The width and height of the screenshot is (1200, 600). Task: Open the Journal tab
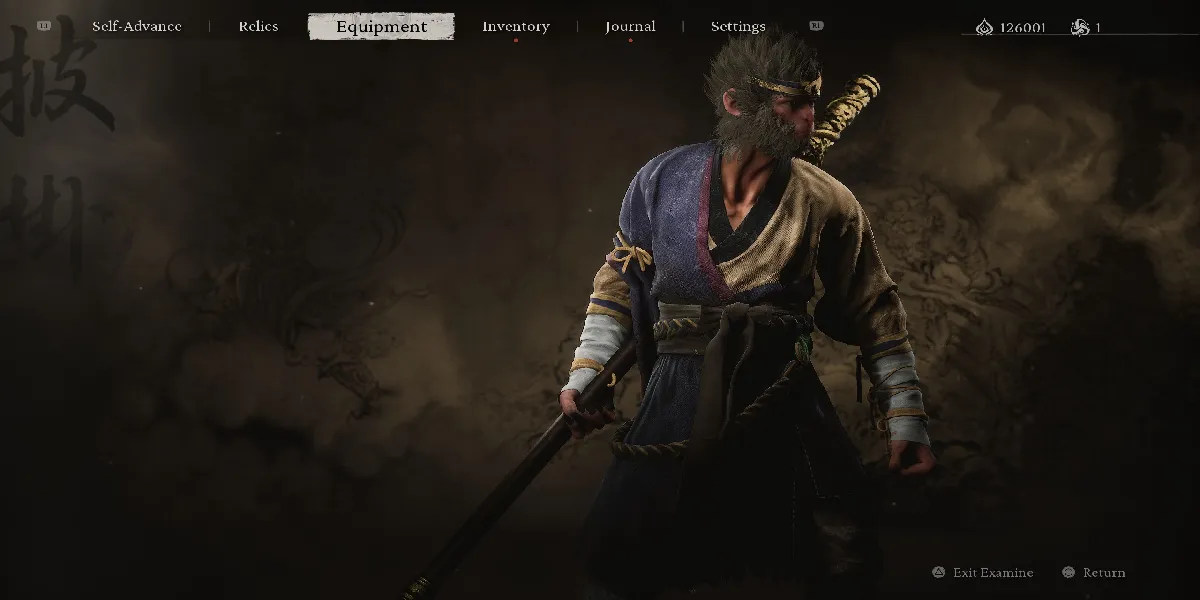coord(630,27)
